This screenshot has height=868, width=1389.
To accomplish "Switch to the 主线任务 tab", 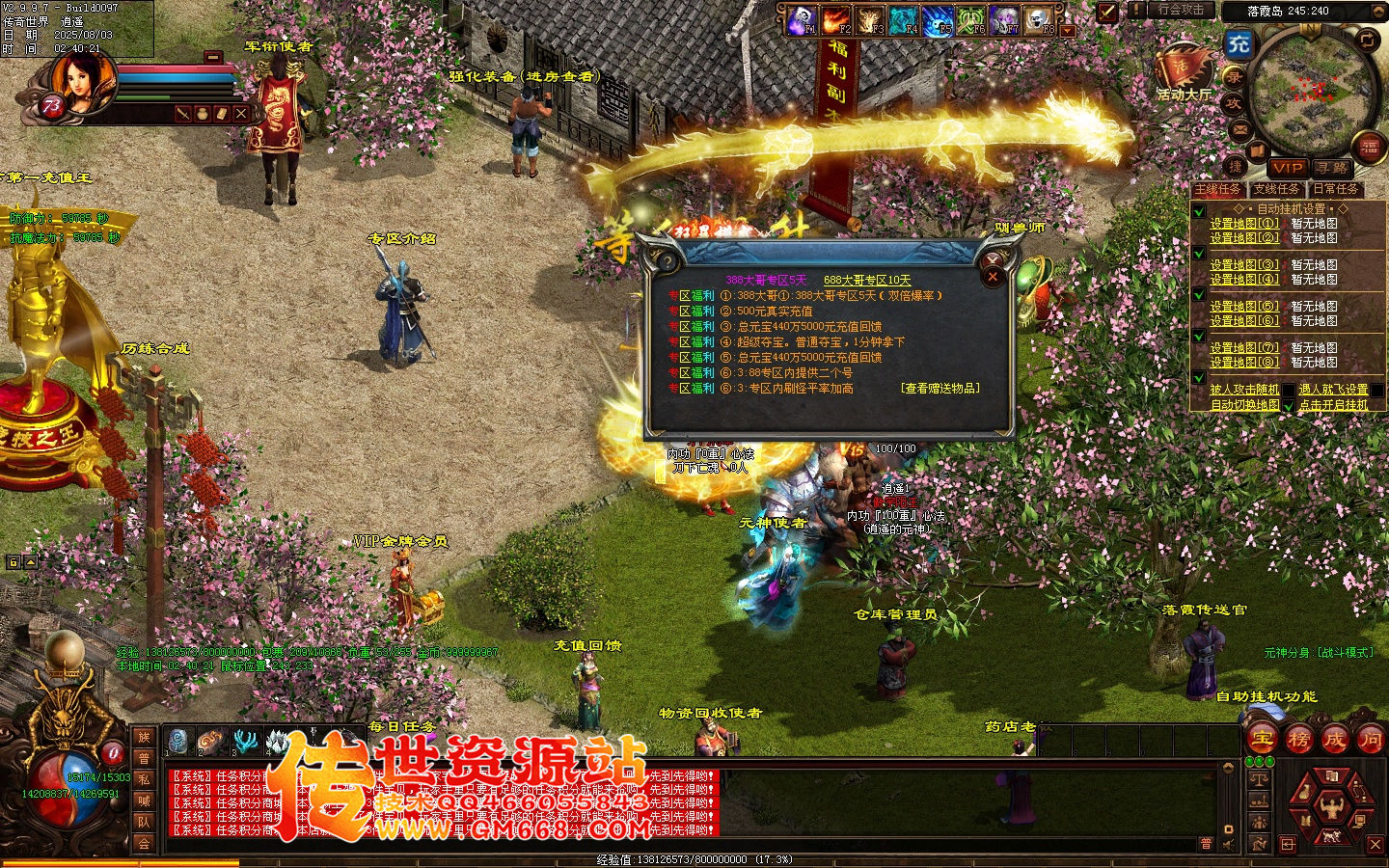I will 1218,190.
